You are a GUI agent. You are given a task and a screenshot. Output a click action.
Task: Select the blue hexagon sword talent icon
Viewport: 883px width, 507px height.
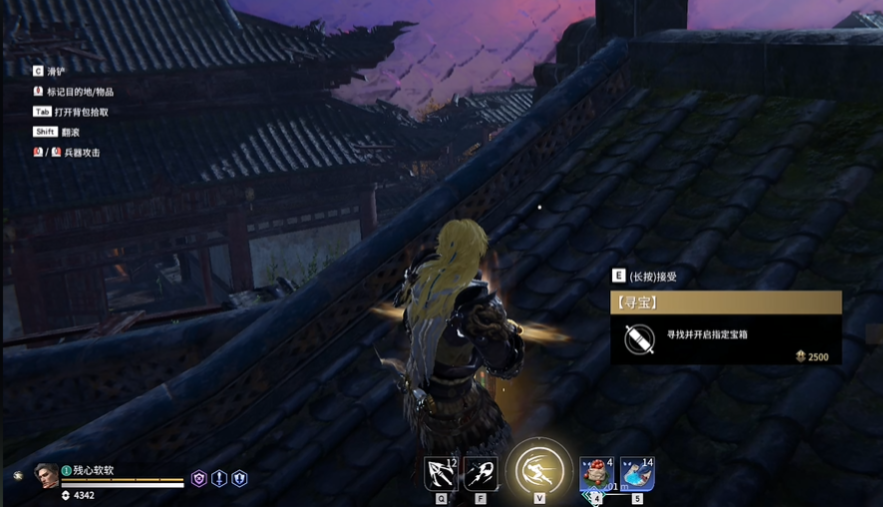click(219, 479)
